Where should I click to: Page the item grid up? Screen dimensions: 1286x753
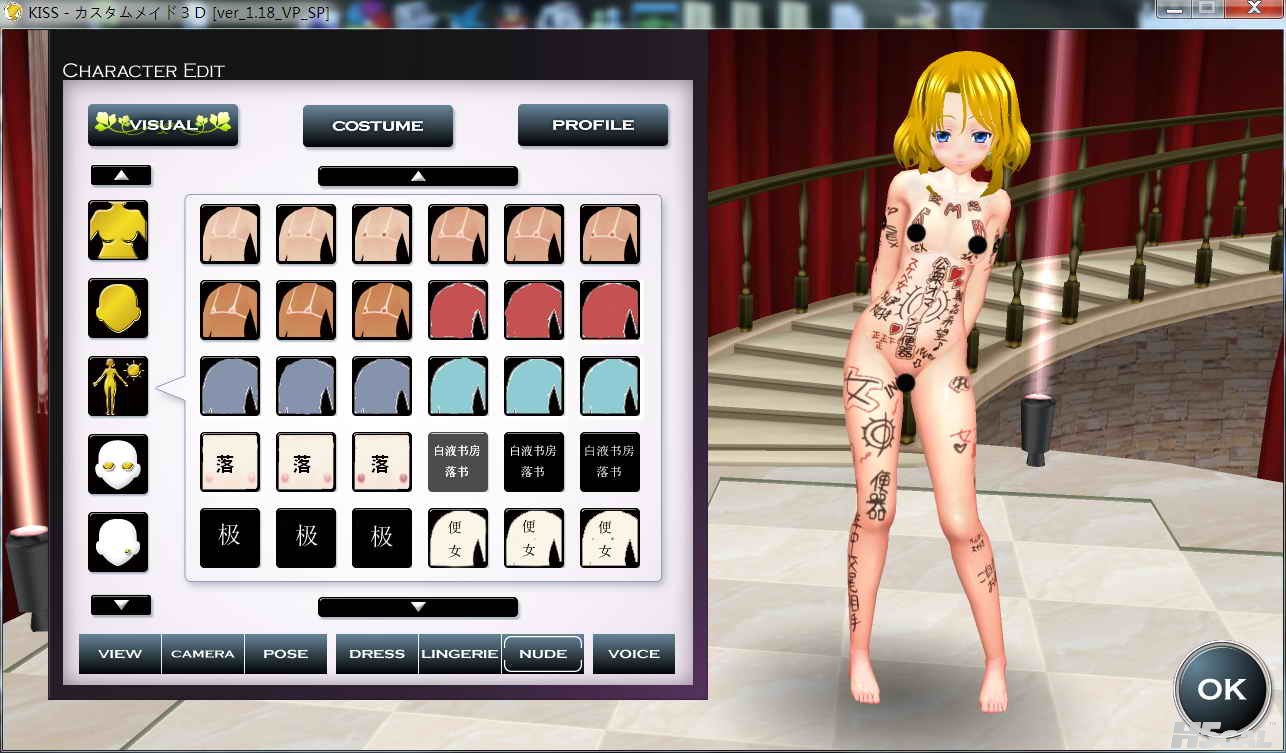418,176
